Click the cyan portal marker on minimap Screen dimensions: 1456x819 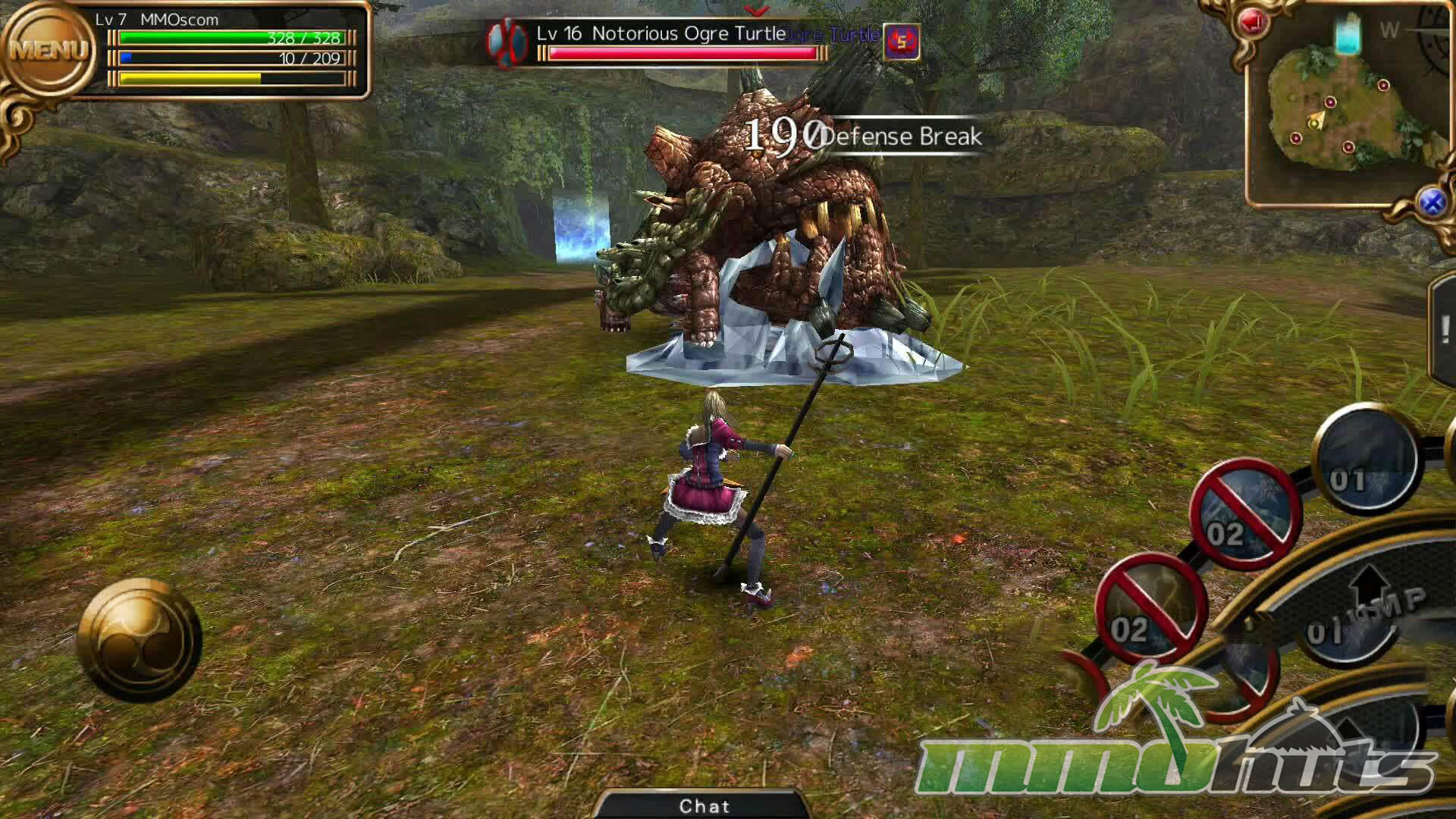[x=1348, y=35]
